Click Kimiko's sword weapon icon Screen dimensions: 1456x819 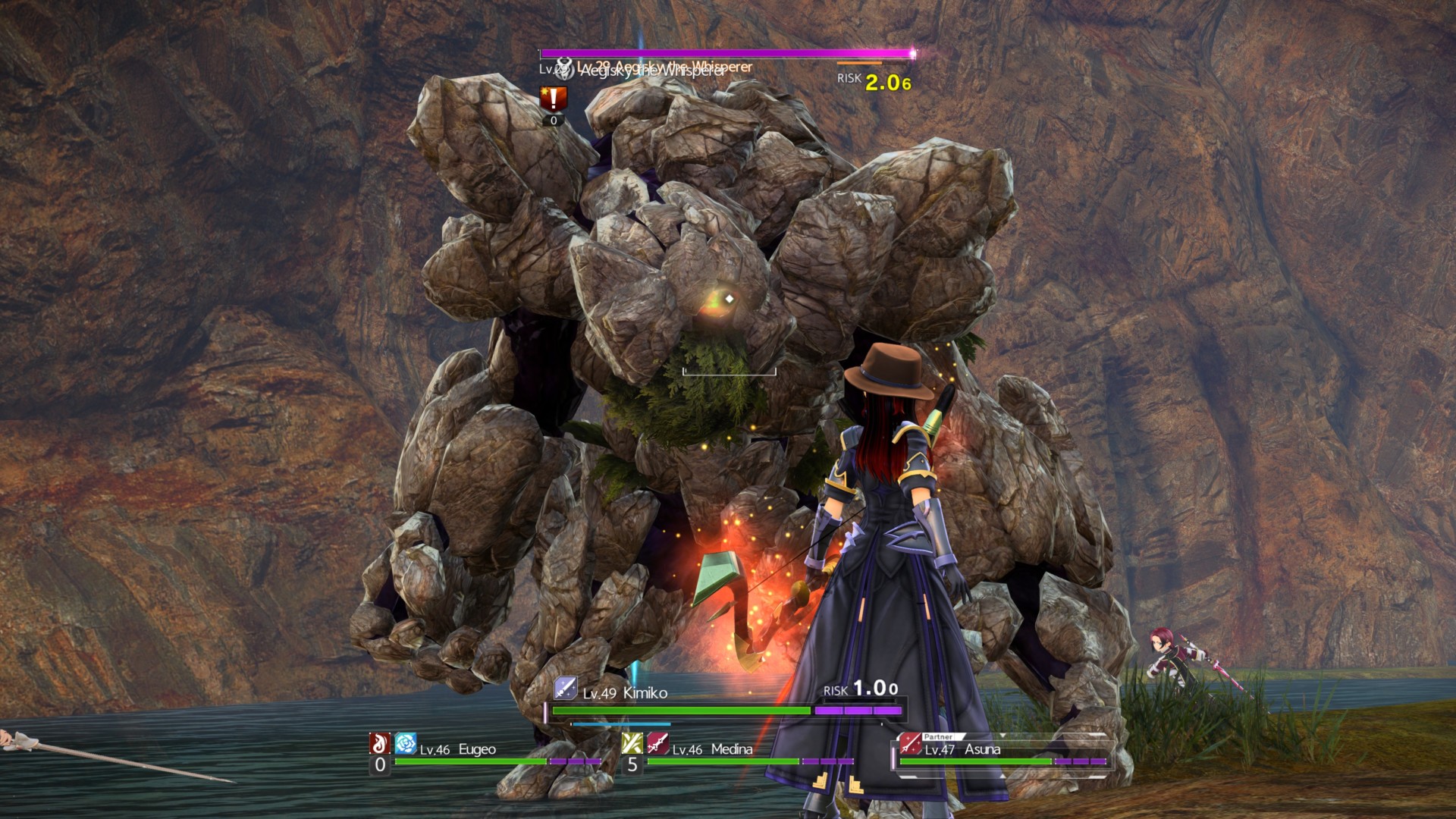pyautogui.click(x=565, y=689)
